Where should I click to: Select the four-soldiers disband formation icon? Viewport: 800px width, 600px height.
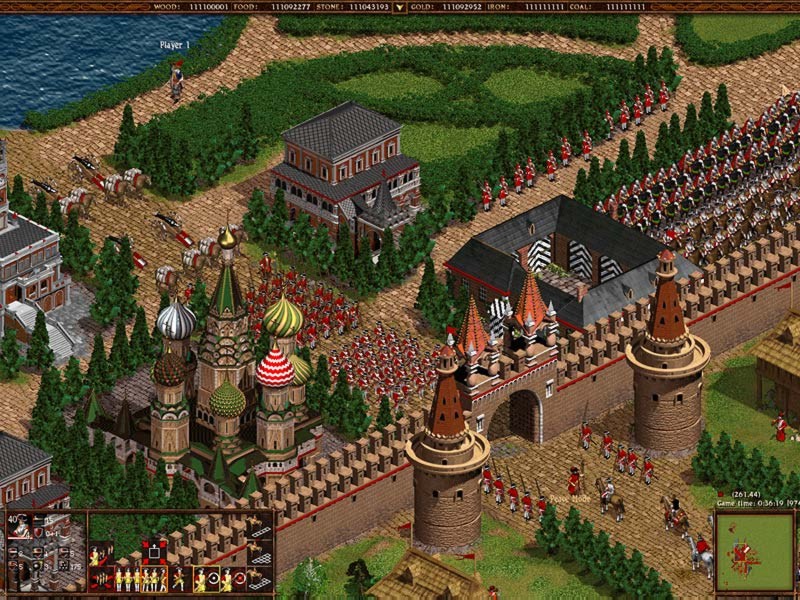point(101,579)
